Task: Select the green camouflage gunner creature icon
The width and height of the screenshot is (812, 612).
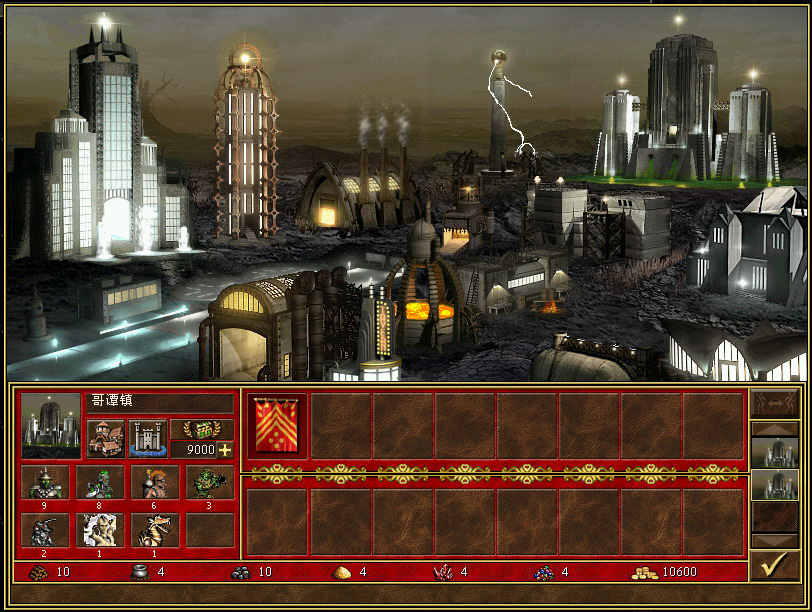Action: (x=210, y=482)
